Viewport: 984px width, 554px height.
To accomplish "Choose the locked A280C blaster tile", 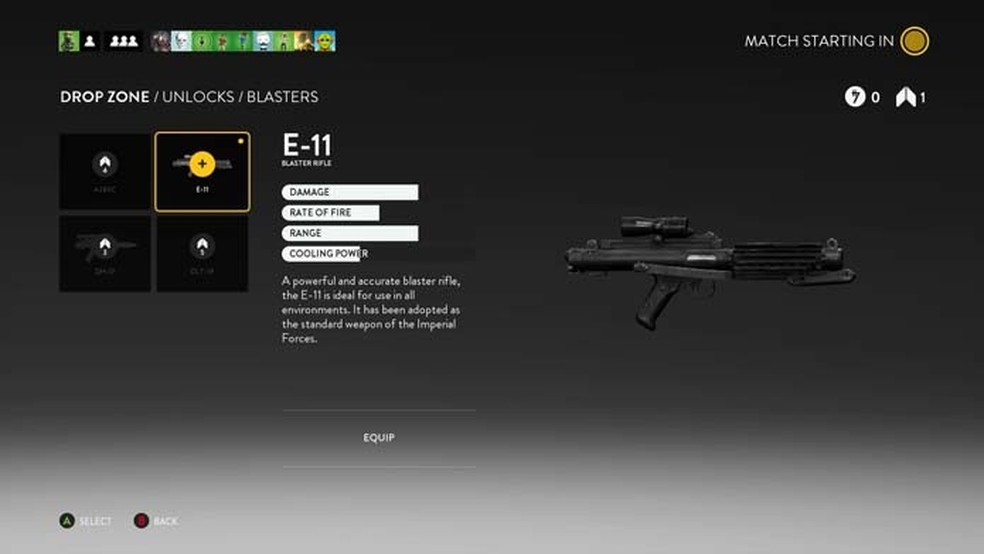I will (x=105, y=172).
